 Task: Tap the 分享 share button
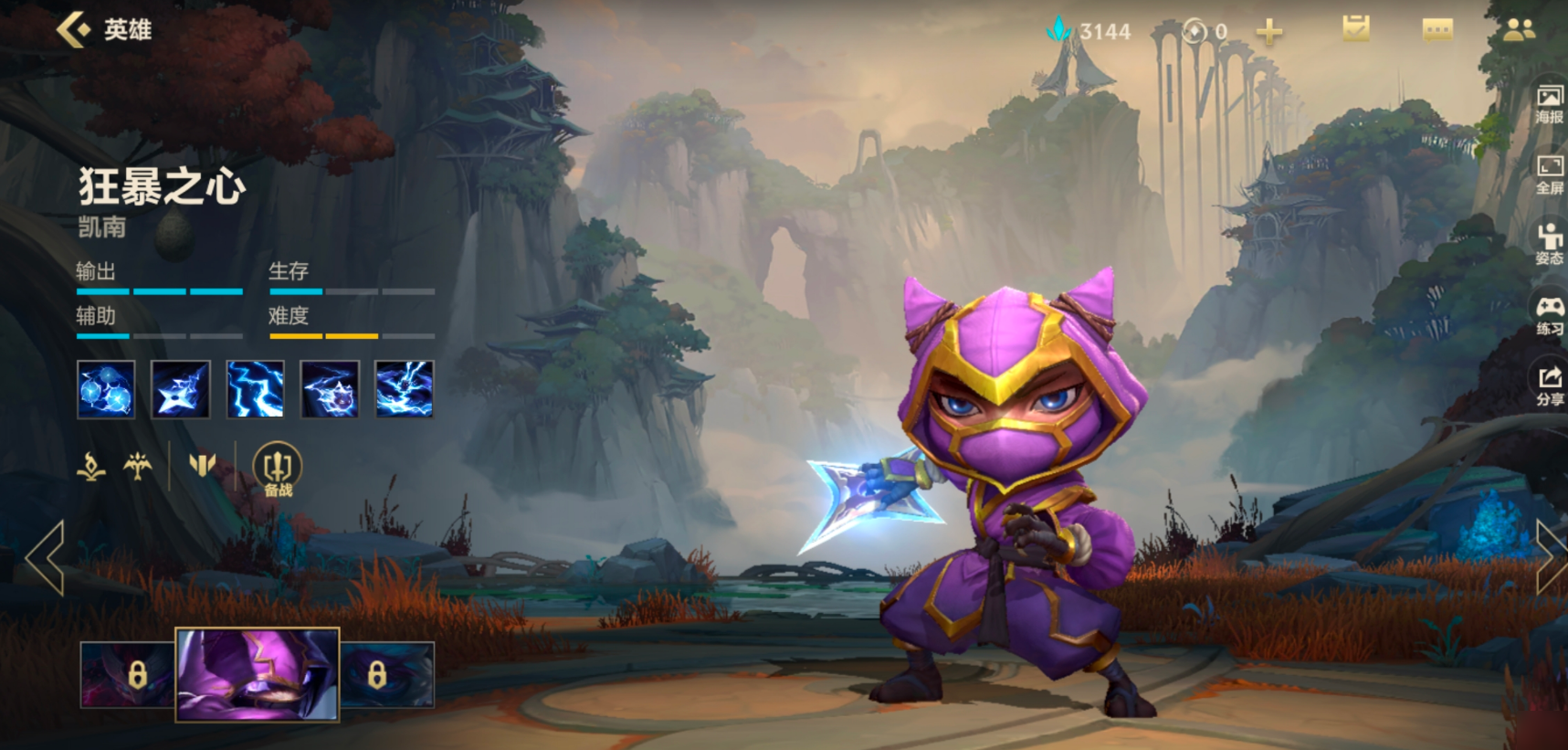point(1549,386)
